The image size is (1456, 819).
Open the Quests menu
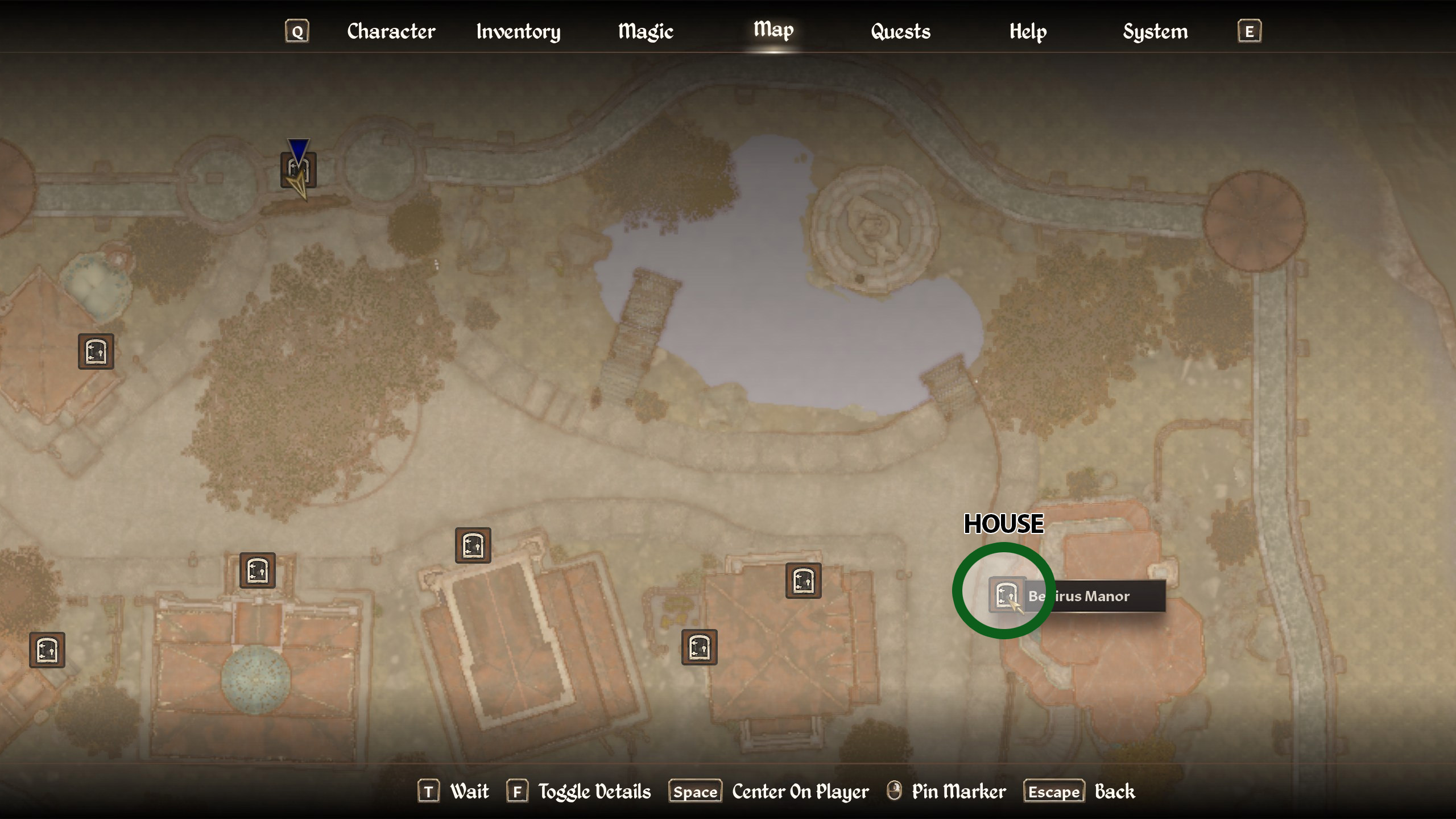(x=901, y=31)
